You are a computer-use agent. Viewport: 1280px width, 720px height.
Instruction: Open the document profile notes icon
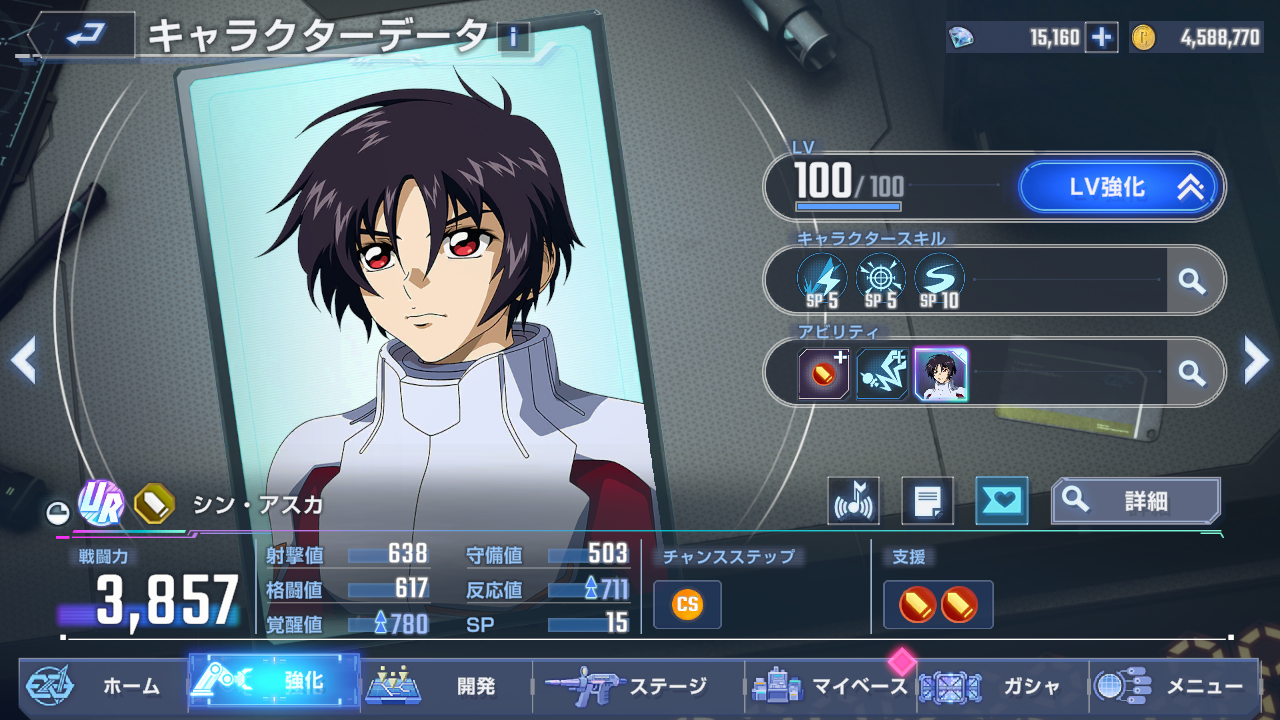pyautogui.click(x=927, y=501)
